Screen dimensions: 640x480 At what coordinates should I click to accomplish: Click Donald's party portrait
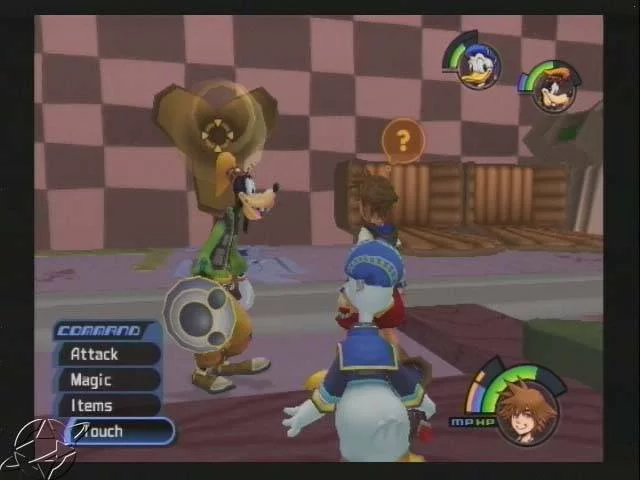(x=478, y=67)
